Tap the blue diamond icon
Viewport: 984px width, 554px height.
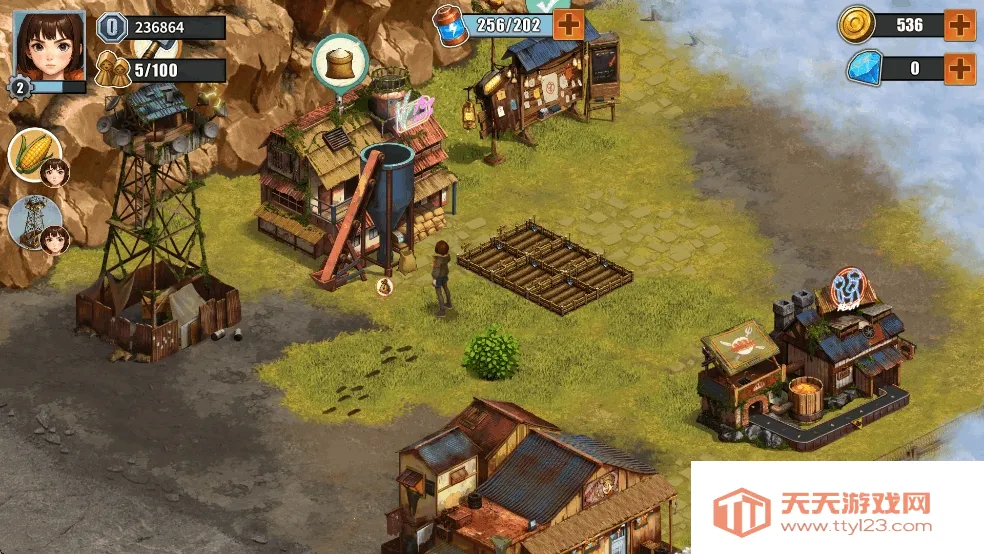tap(863, 69)
